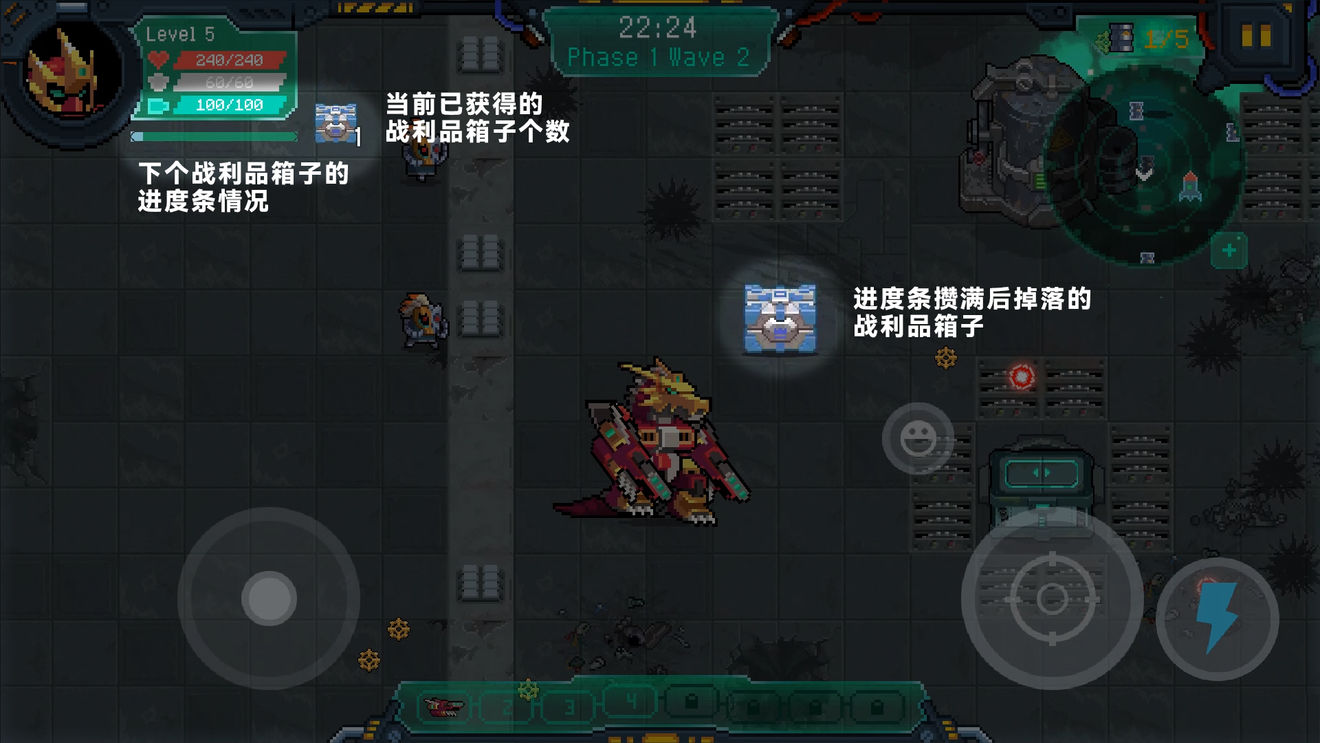The width and height of the screenshot is (1320, 743).
Task: Open the 22:24 match timer display
Action: click(x=658, y=27)
